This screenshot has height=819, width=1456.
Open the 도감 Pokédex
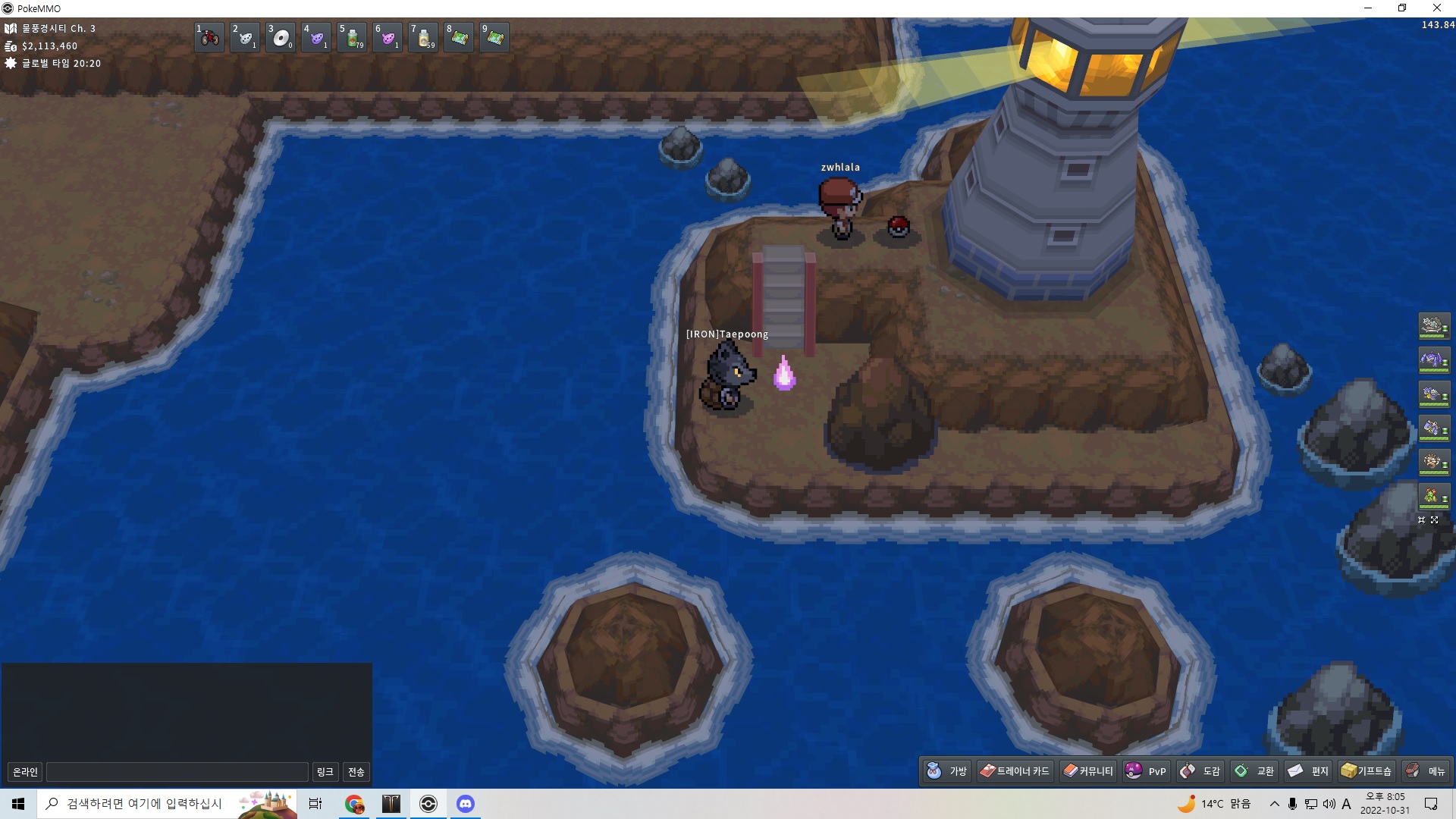coord(1200,771)
